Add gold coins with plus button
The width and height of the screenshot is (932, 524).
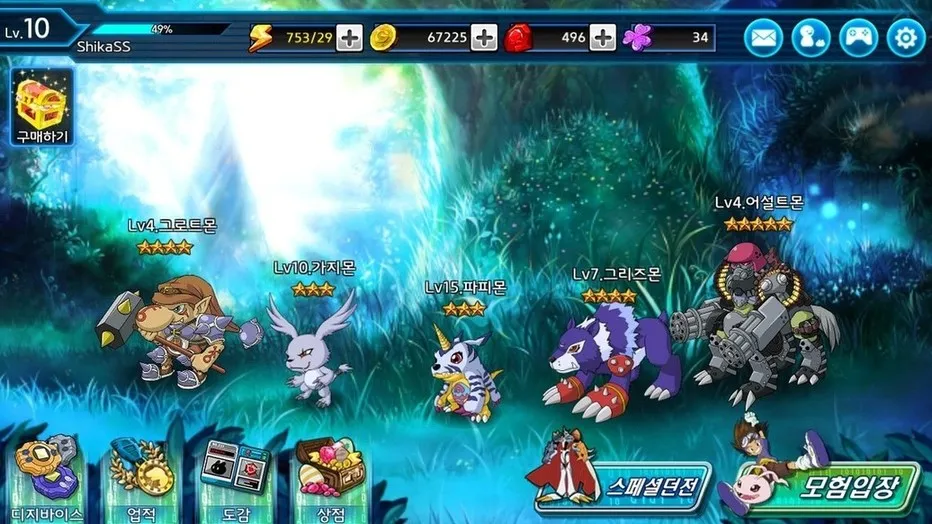click(x=484, y=38)
